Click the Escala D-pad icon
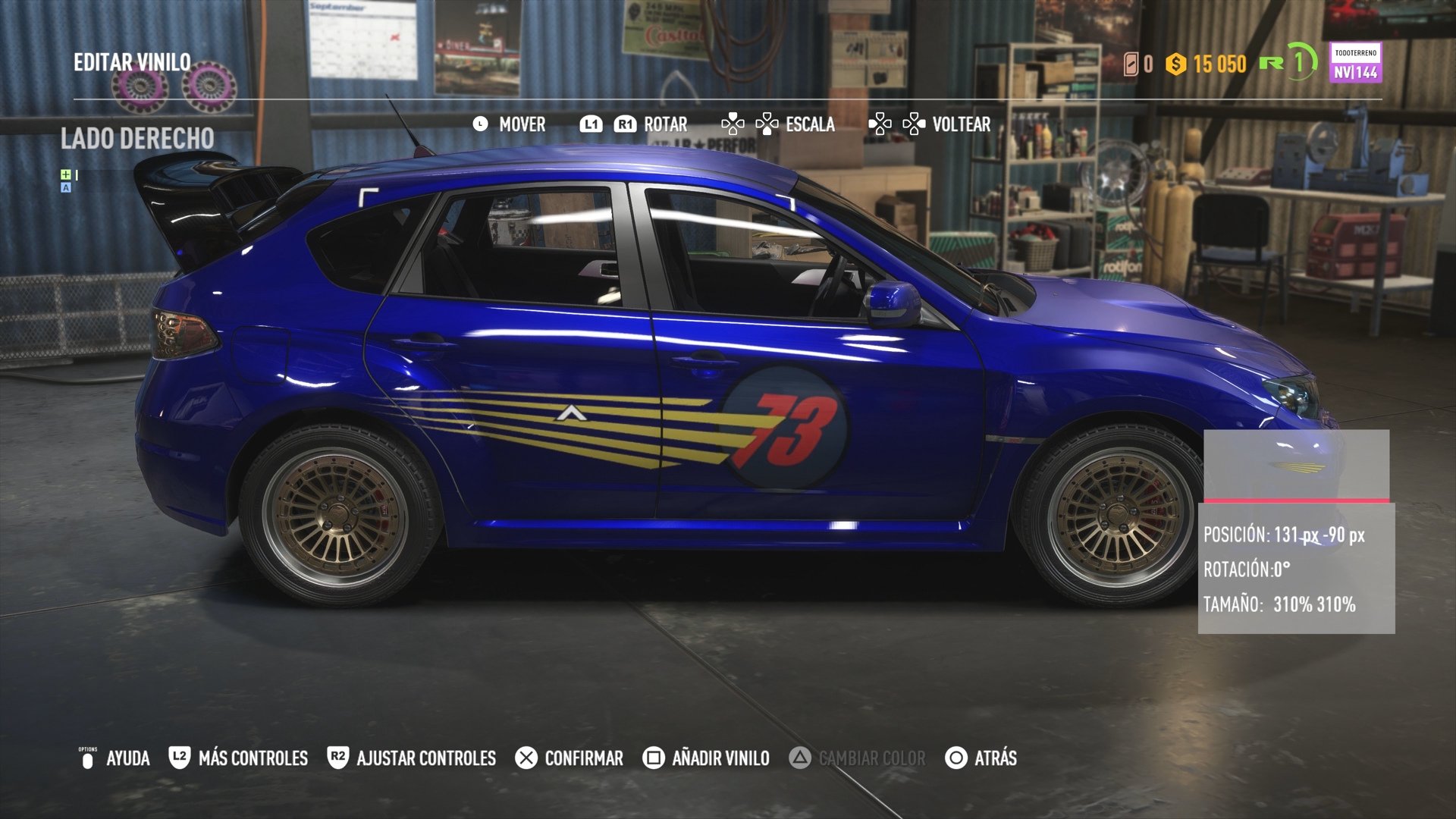This screenshot has width=1456, height=819. [751, 124]
